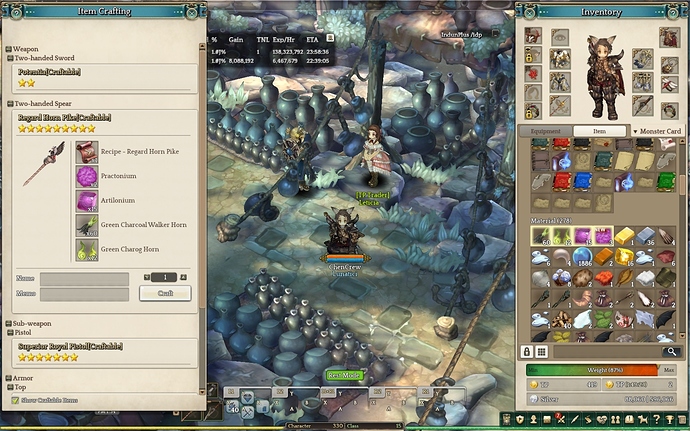This screenshot has height=431, width=690.
Task: Click the Green Charcoal Walker Horn icon
Action: tap(86, 224)
